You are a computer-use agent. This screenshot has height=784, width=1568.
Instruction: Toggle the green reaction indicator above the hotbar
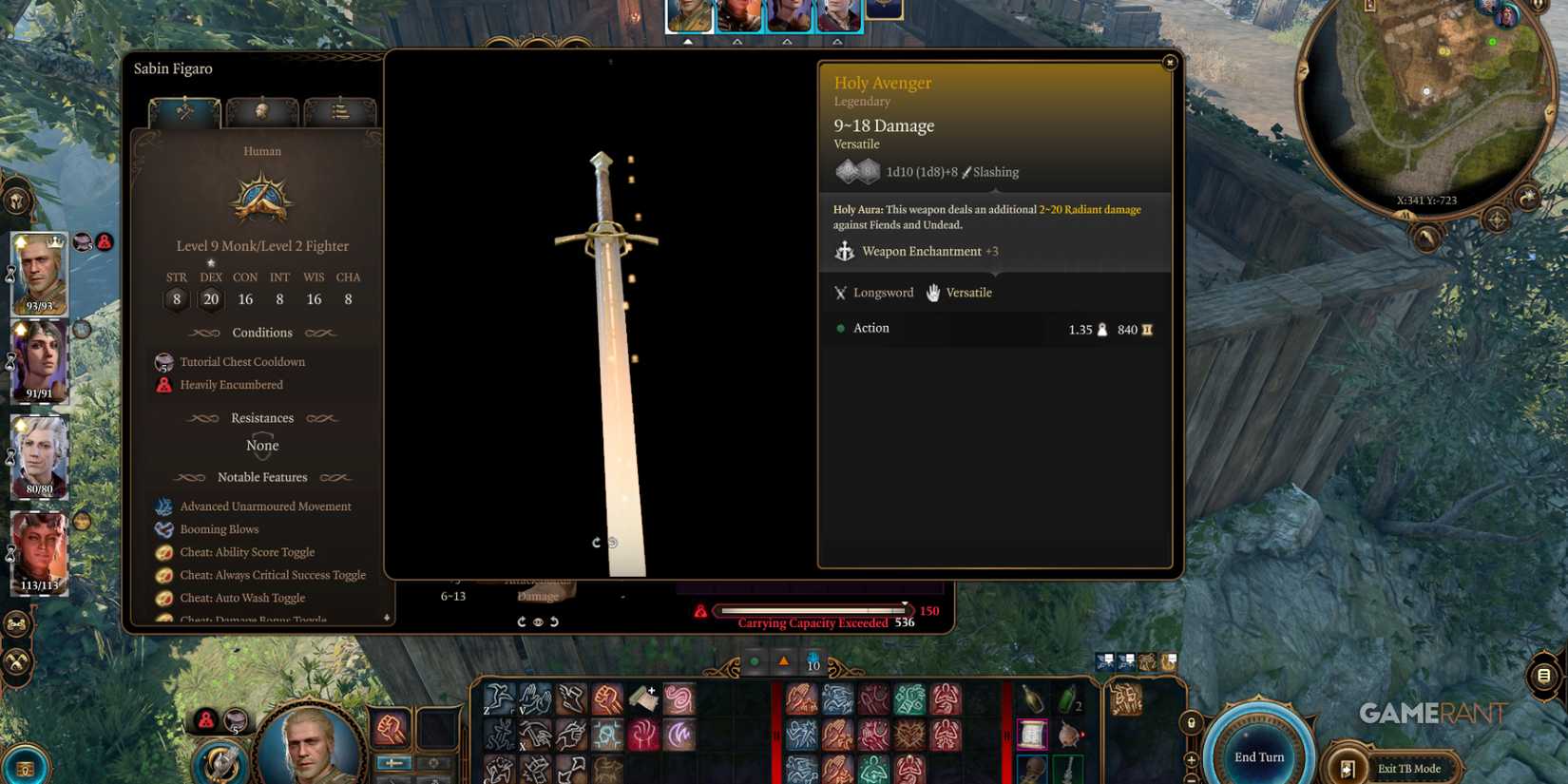click(754, 660)
